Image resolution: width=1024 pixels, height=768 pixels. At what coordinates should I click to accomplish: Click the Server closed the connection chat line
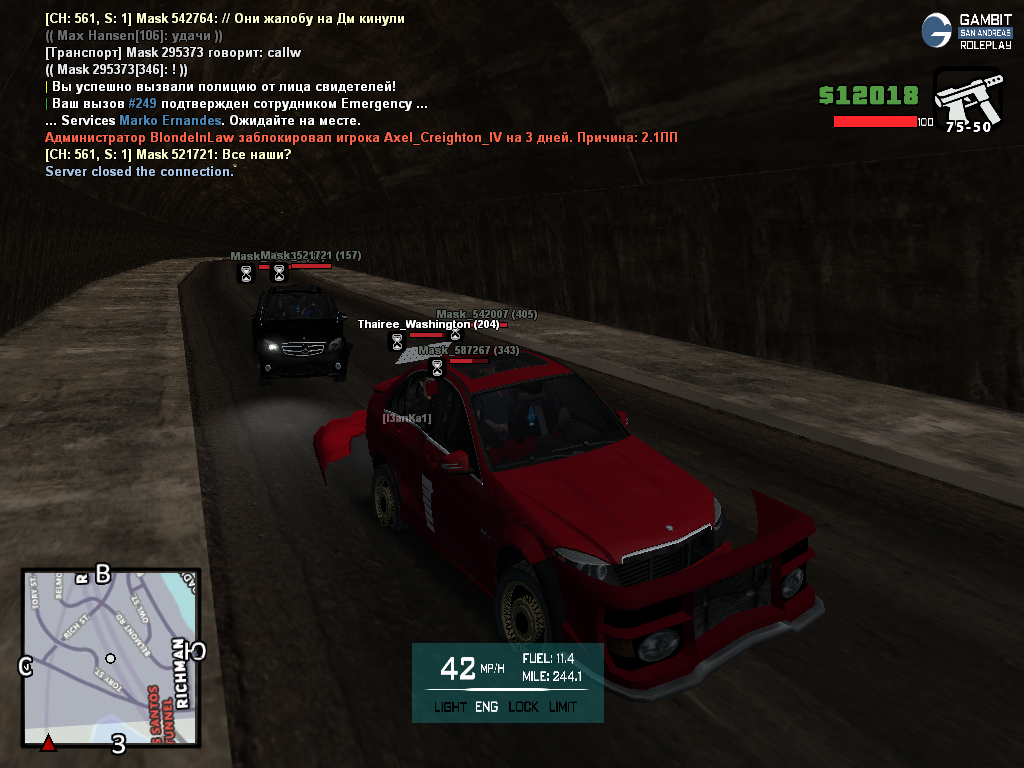tap(139, 172)
